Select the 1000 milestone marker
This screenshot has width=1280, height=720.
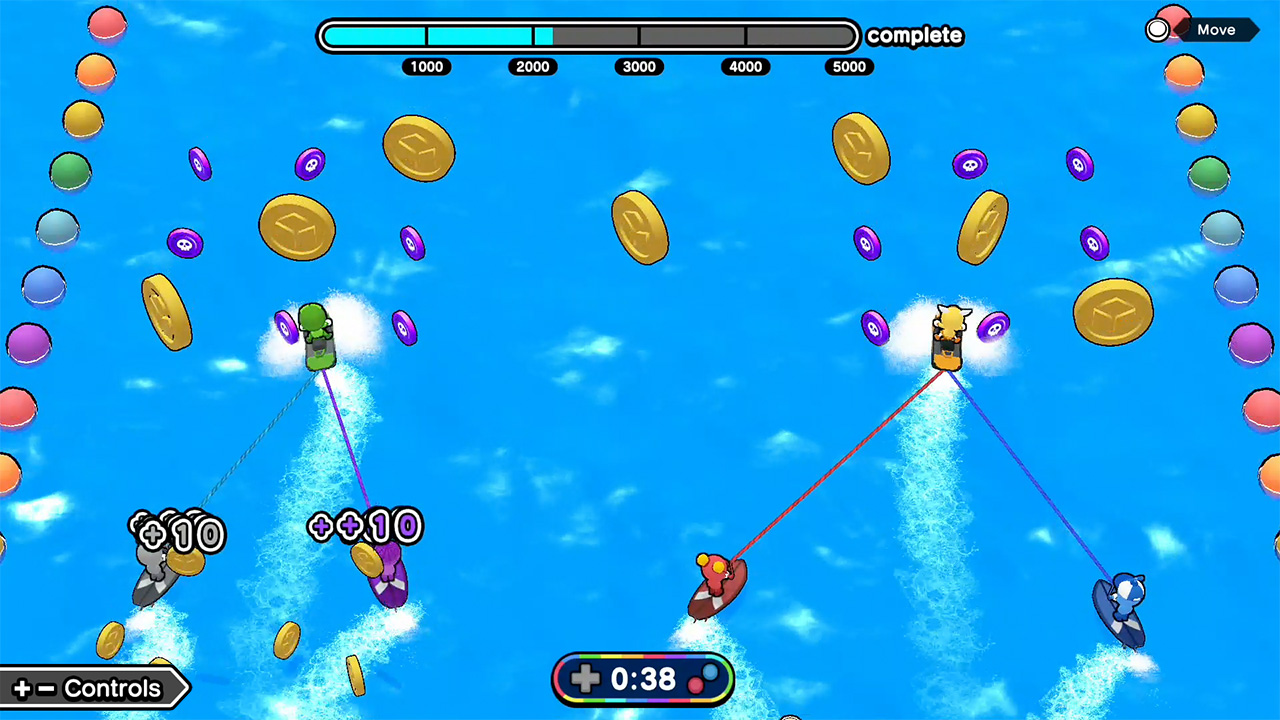427,67
